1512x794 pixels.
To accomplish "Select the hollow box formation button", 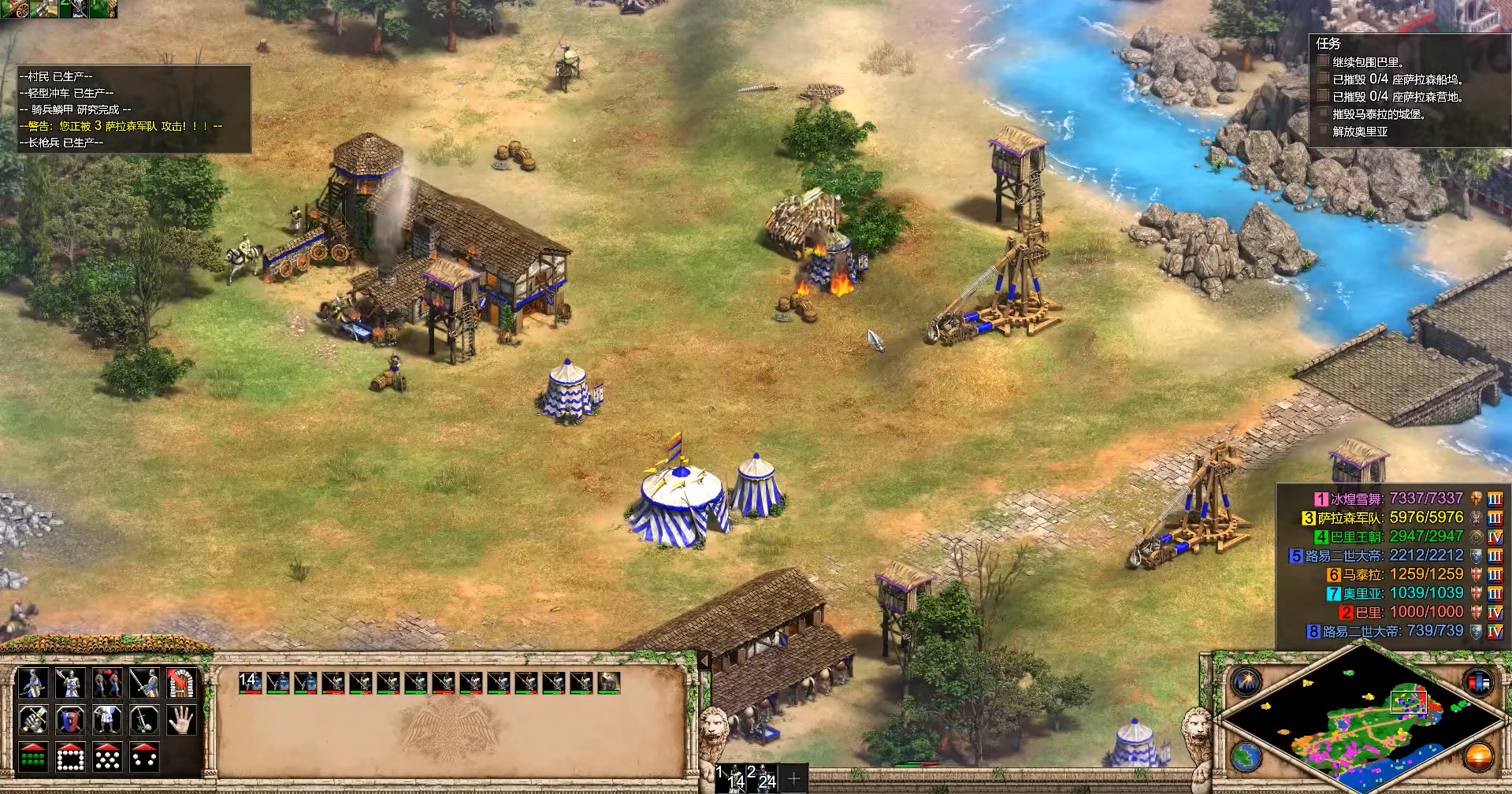I will point(69,757).
